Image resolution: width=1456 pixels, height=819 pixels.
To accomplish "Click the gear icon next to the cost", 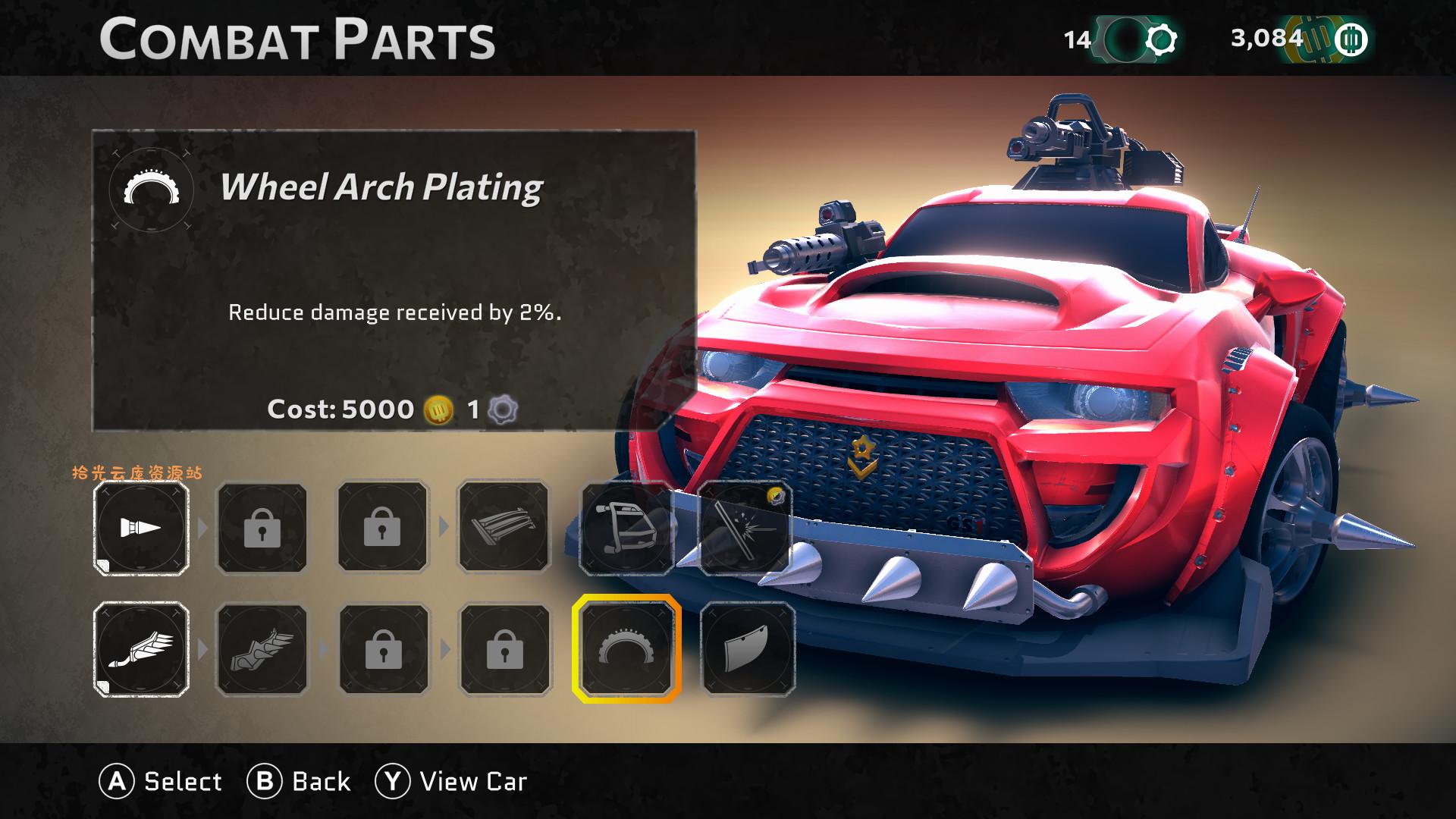I will pyautogui.click(x=504, y=409).
